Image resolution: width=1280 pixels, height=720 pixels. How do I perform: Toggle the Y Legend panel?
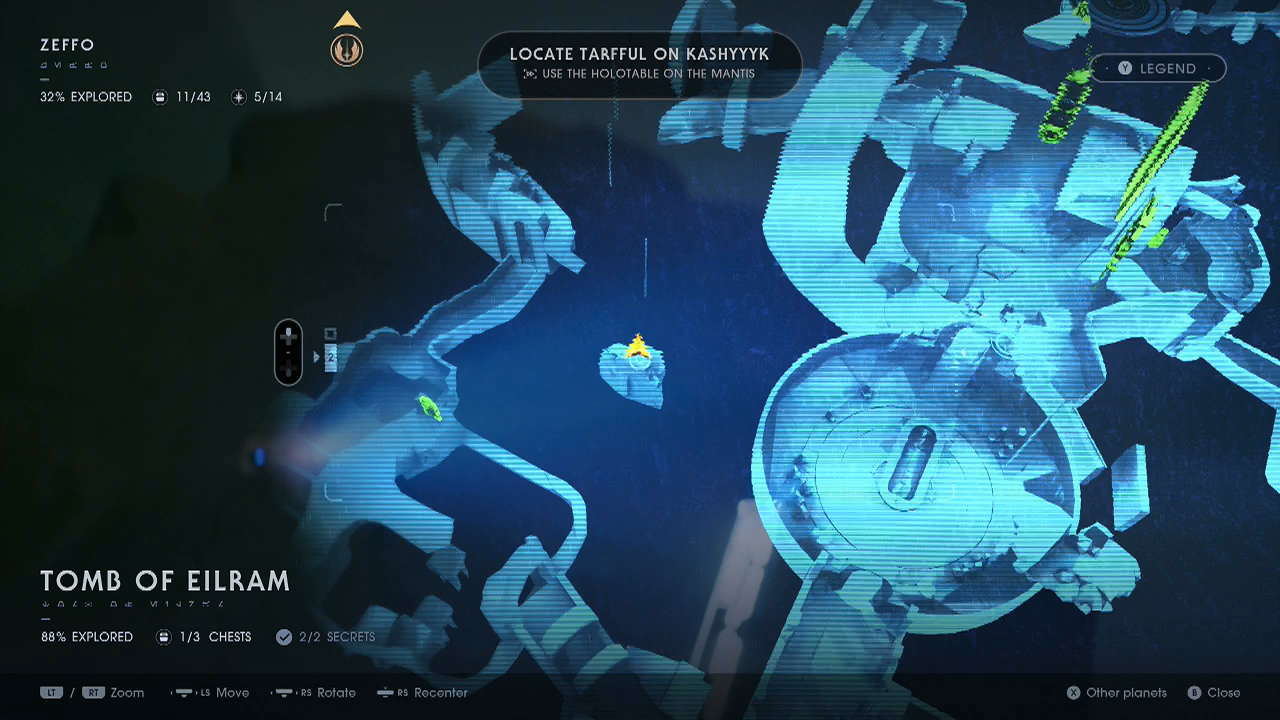[x=1157, y=68]
